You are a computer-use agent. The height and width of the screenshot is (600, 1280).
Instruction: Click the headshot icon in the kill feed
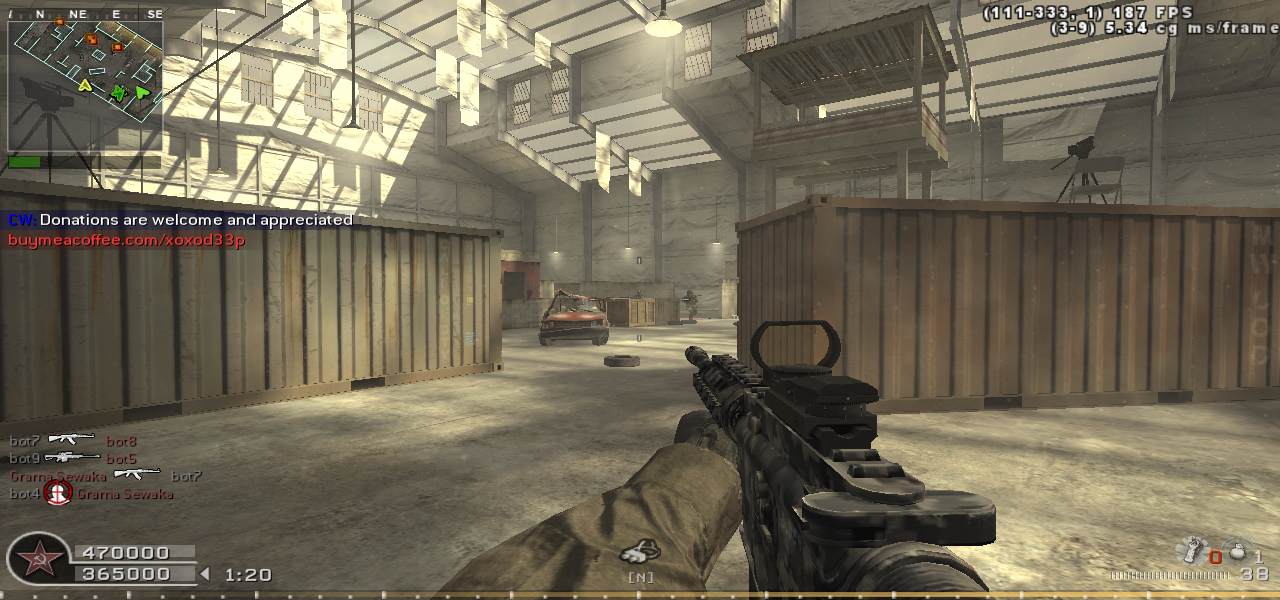coord(59,493)
